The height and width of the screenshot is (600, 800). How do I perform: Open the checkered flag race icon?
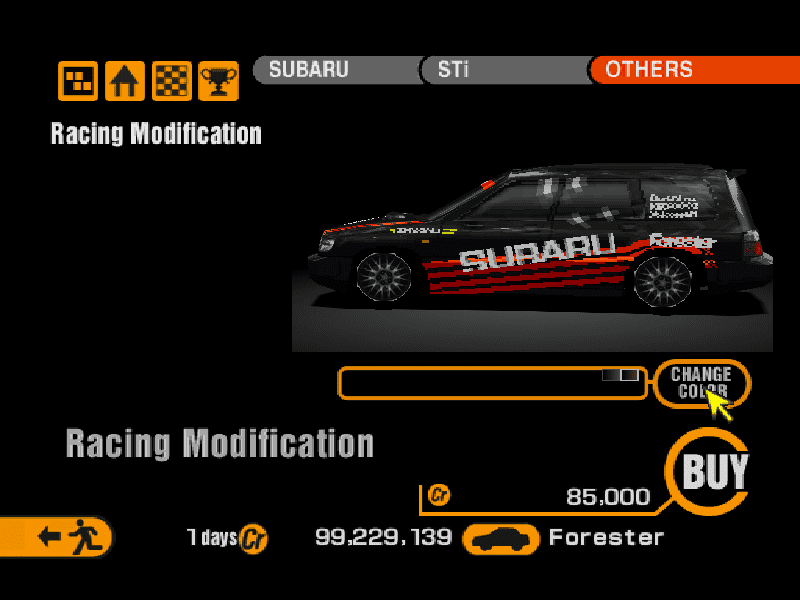click(x=172, y=81)
